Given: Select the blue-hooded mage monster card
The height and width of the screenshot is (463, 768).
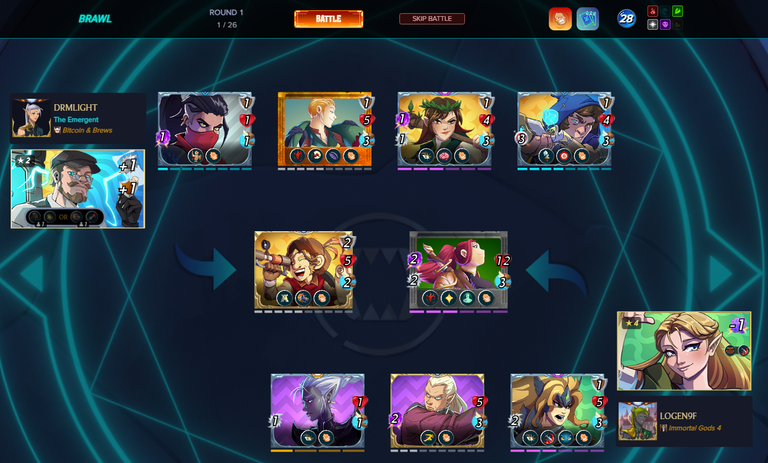Looking at the screenshot, I should [x=565, y=129].
